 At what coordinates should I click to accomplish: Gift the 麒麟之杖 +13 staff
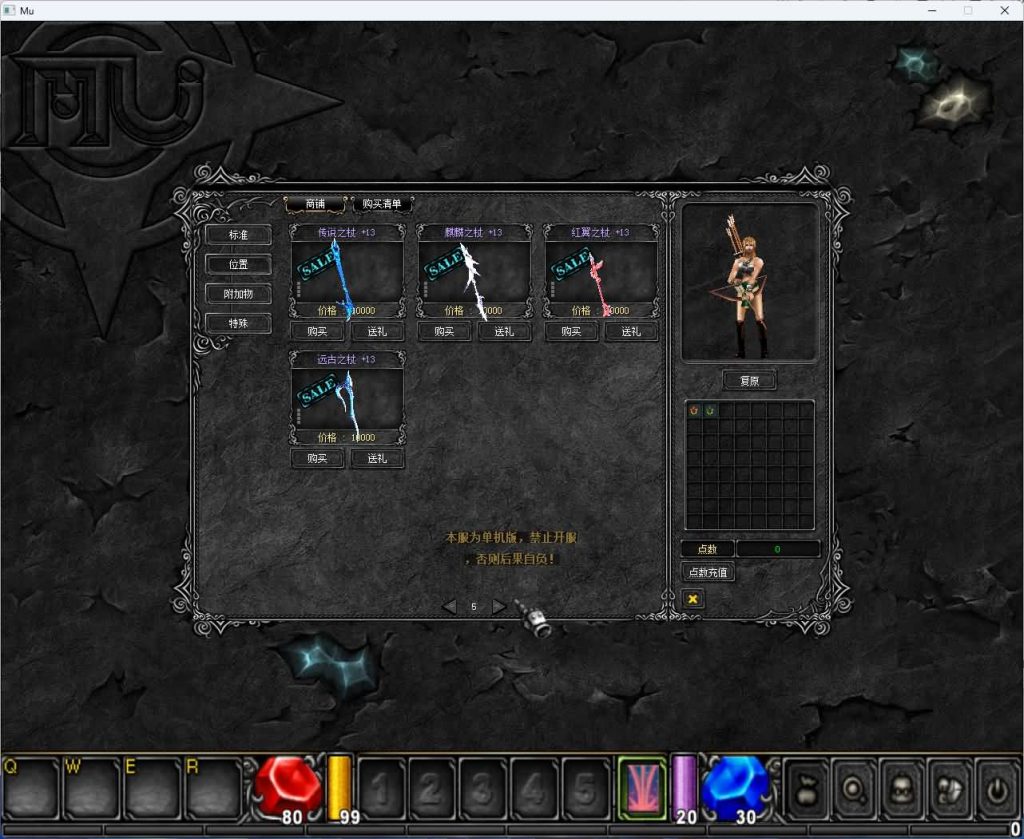(x=504, y=332)
